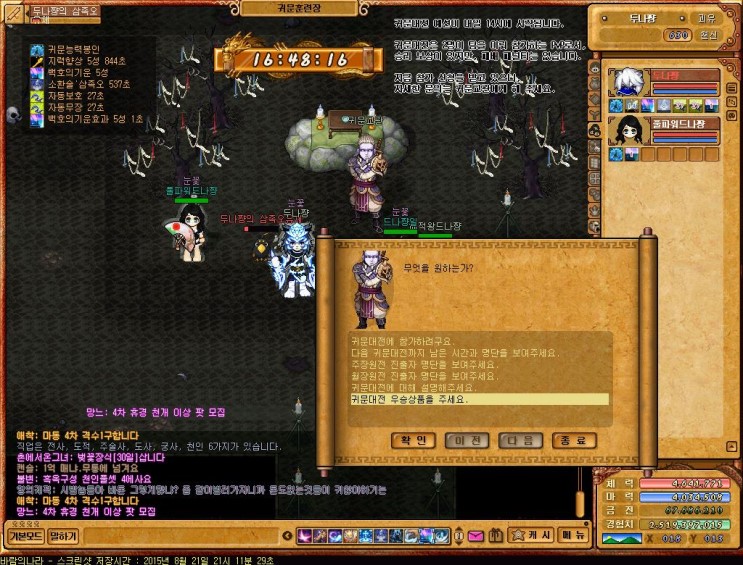This screenshot has height=565, width=743.
Task: Click the 공유 share button
Action: point(707,17)
